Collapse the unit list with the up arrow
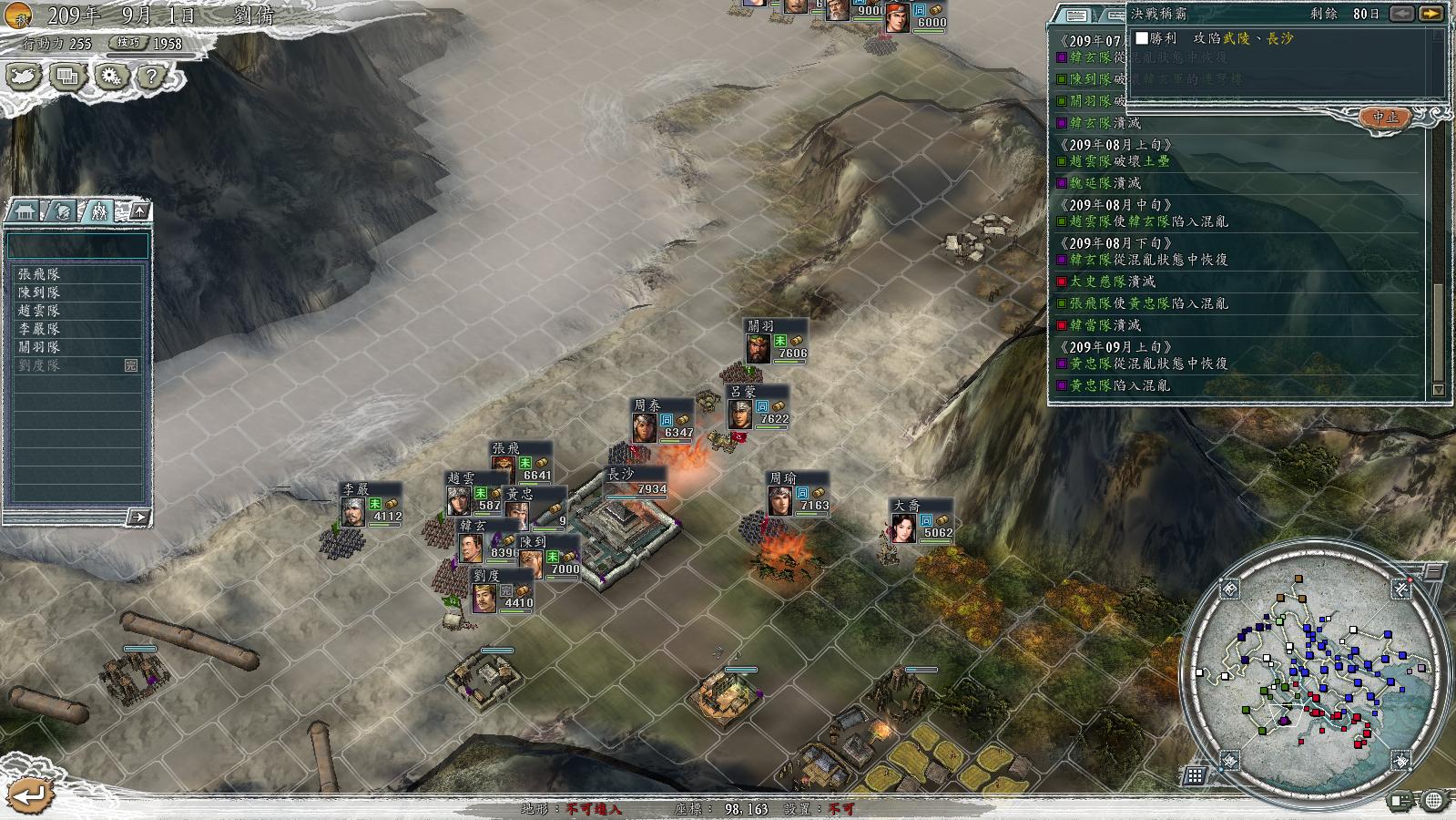 tap(140, 211)
